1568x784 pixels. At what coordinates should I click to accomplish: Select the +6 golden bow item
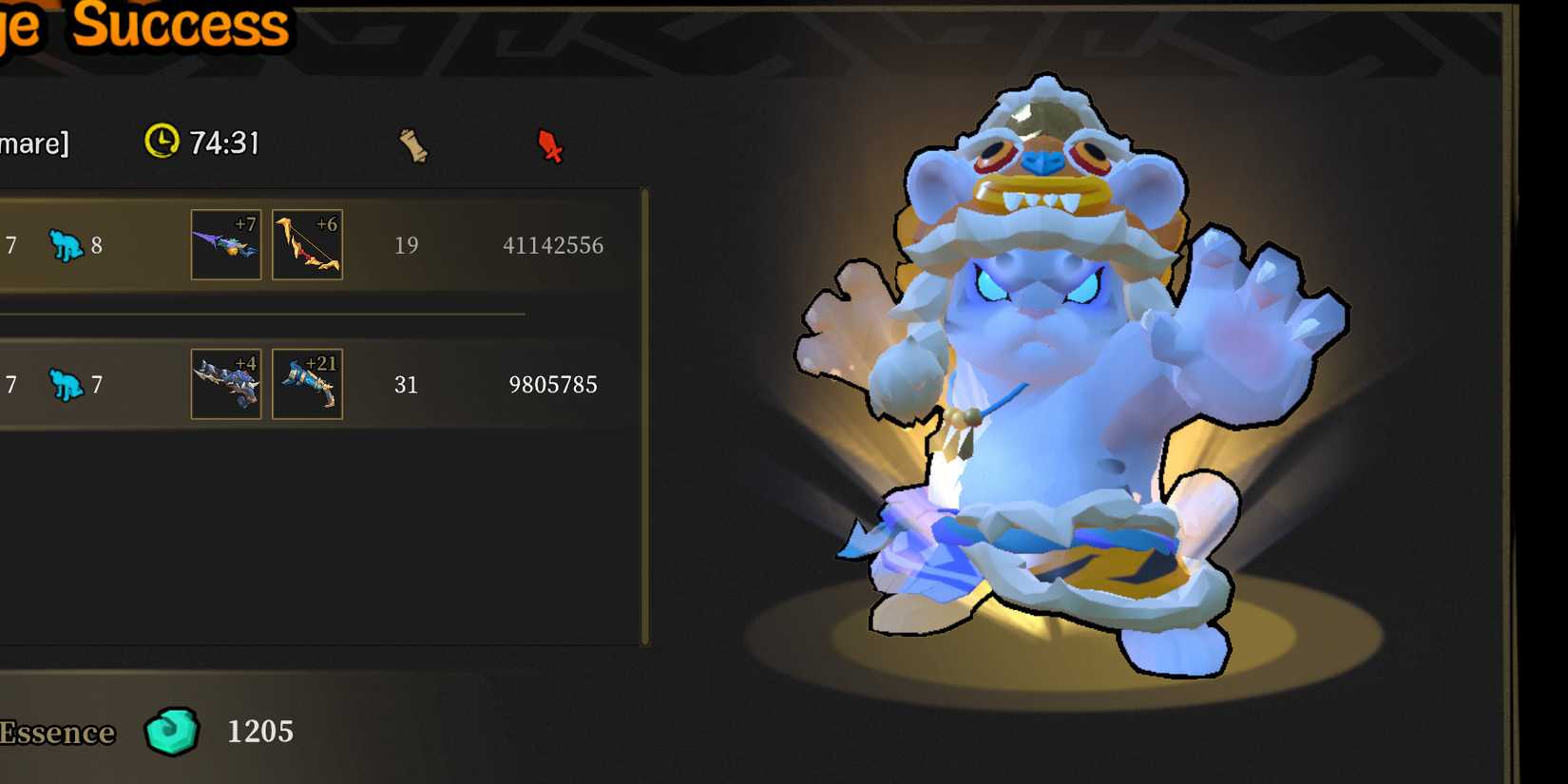[x=307, y=244]
